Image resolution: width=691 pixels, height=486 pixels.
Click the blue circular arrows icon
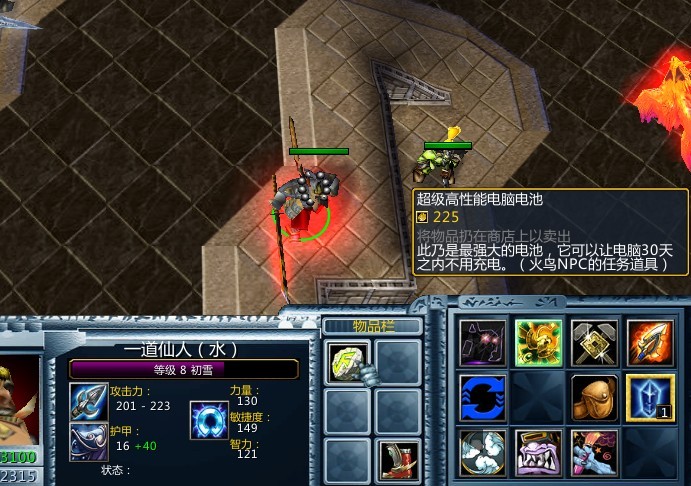pos(482,397)
